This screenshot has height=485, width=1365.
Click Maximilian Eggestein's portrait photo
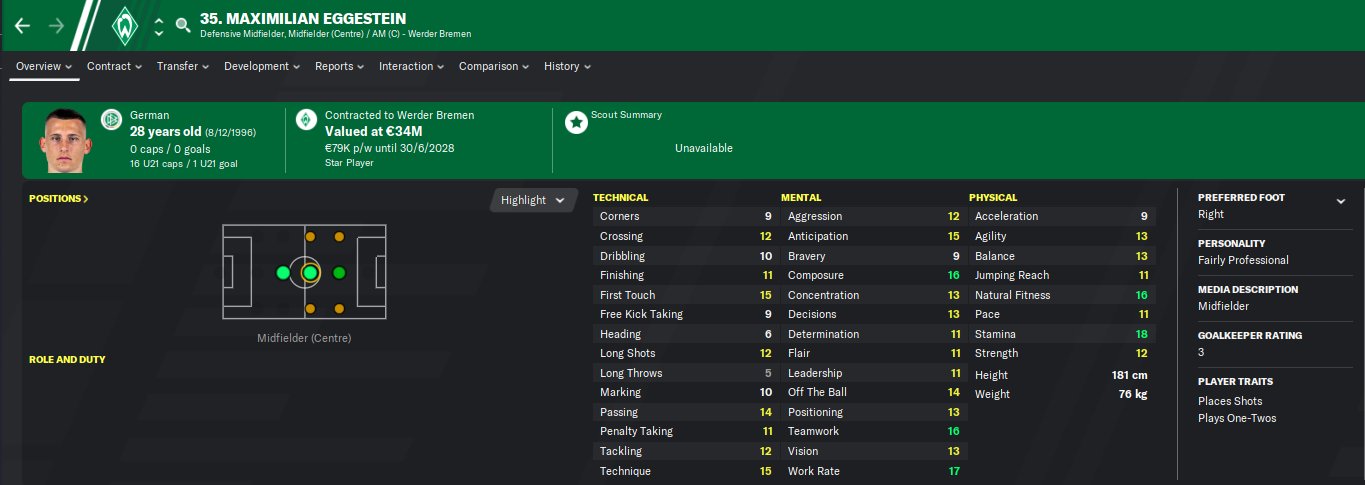point(64,141)
